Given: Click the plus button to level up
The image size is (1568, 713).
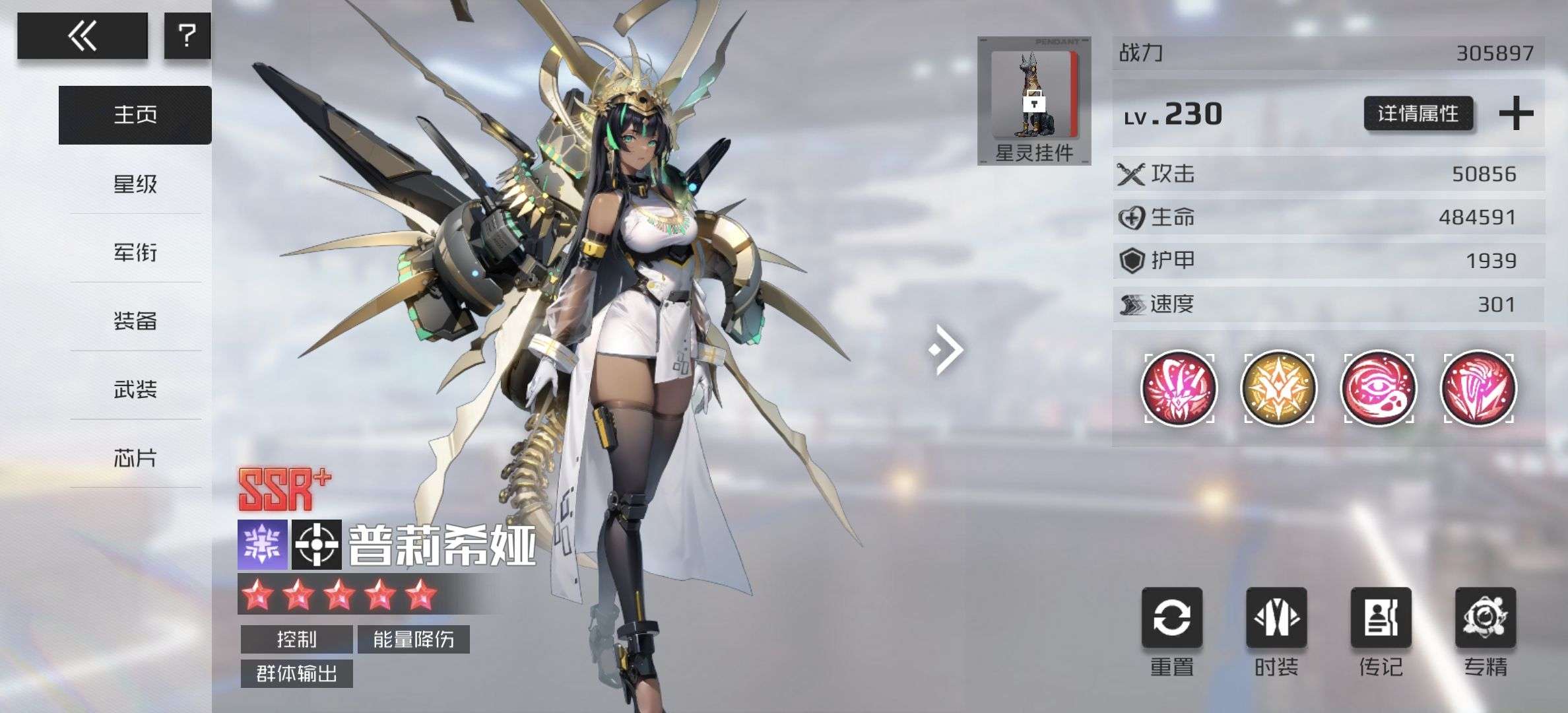Looking at the screenshot, I should (1516, 114).
